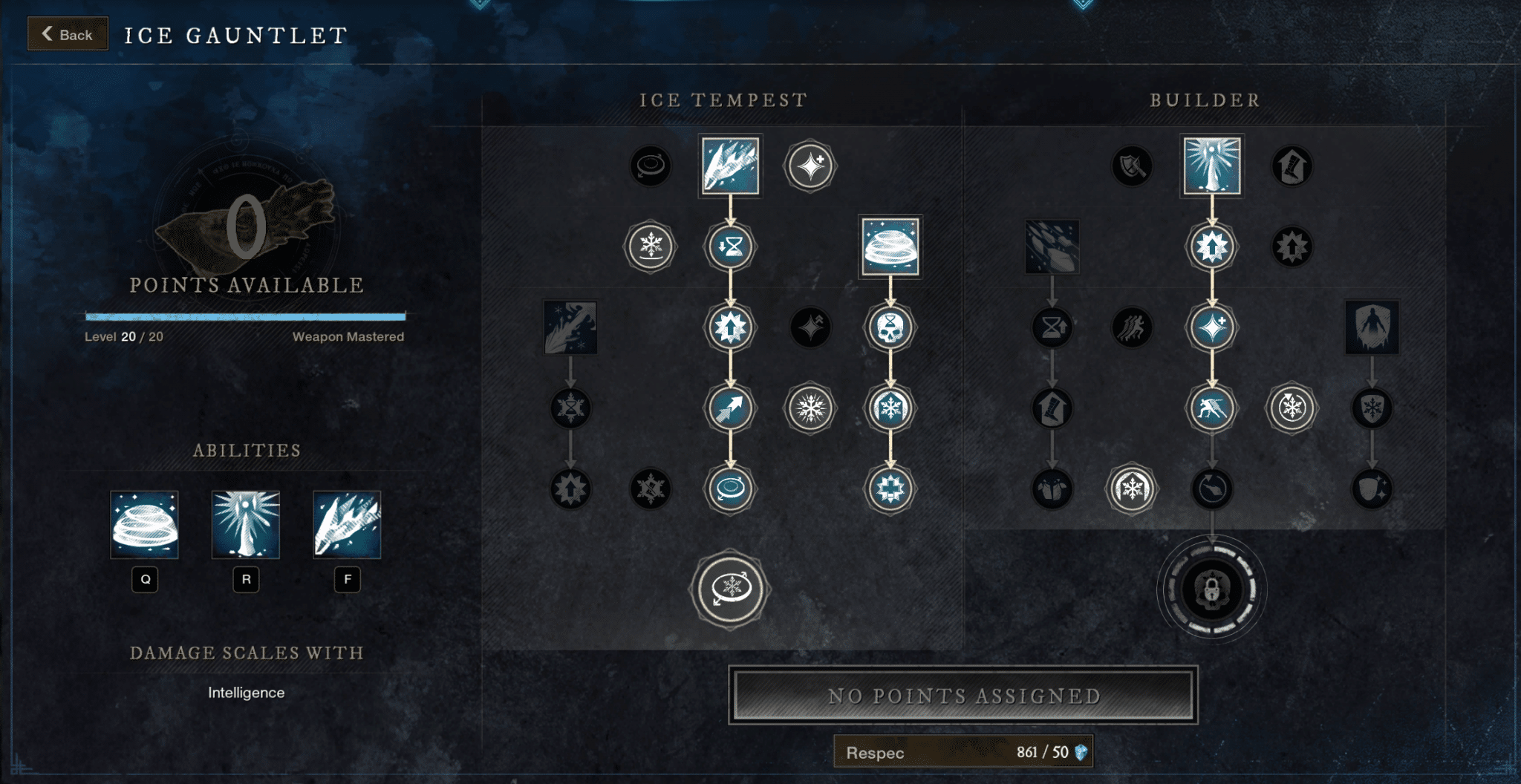Select the Ice Spike ability at top of Ice Tempest
This screenshot has width=1521, height=784.
pos(730,166)
